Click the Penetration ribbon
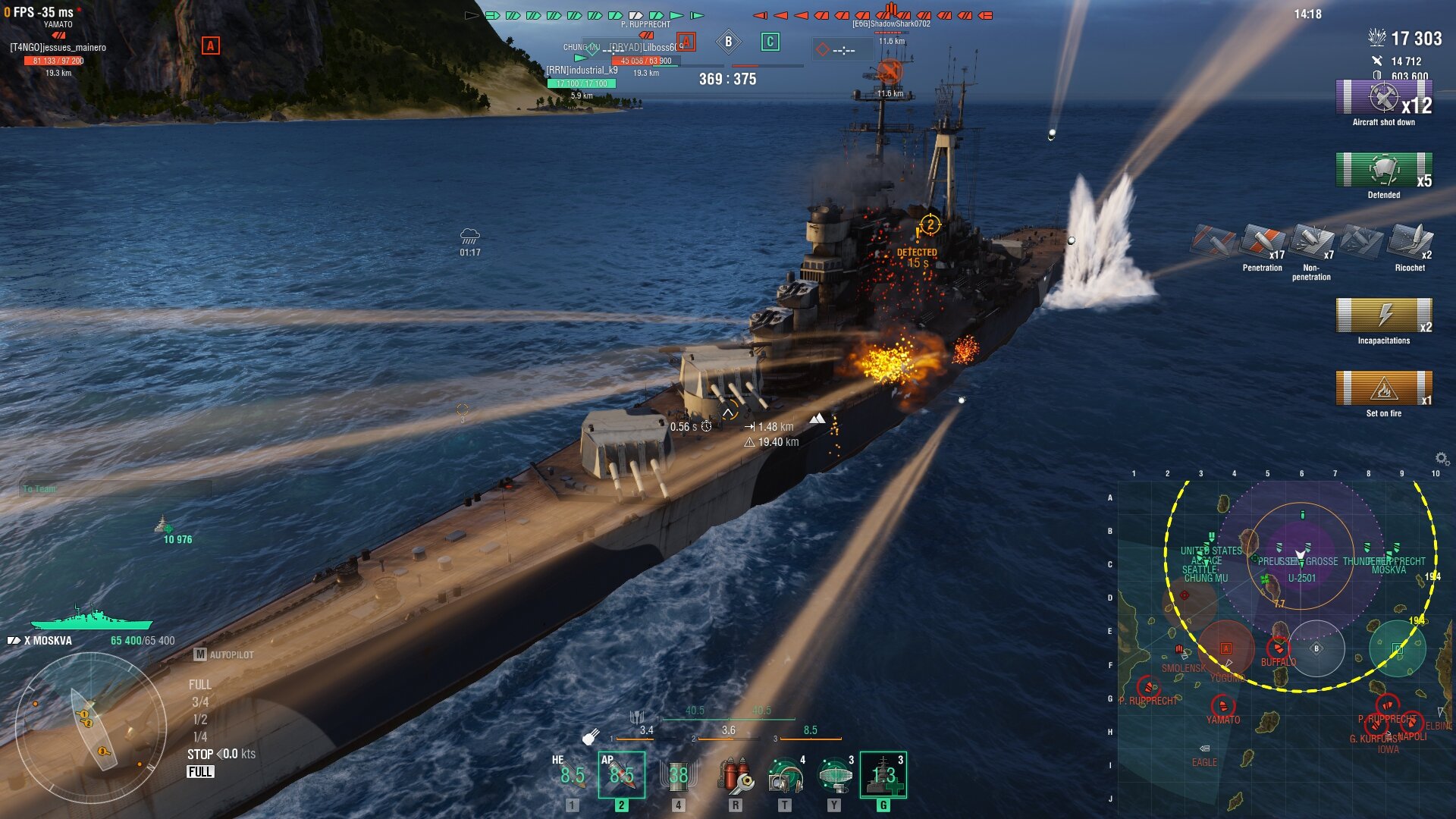The image size is (1456, 819). point(1263,243)
